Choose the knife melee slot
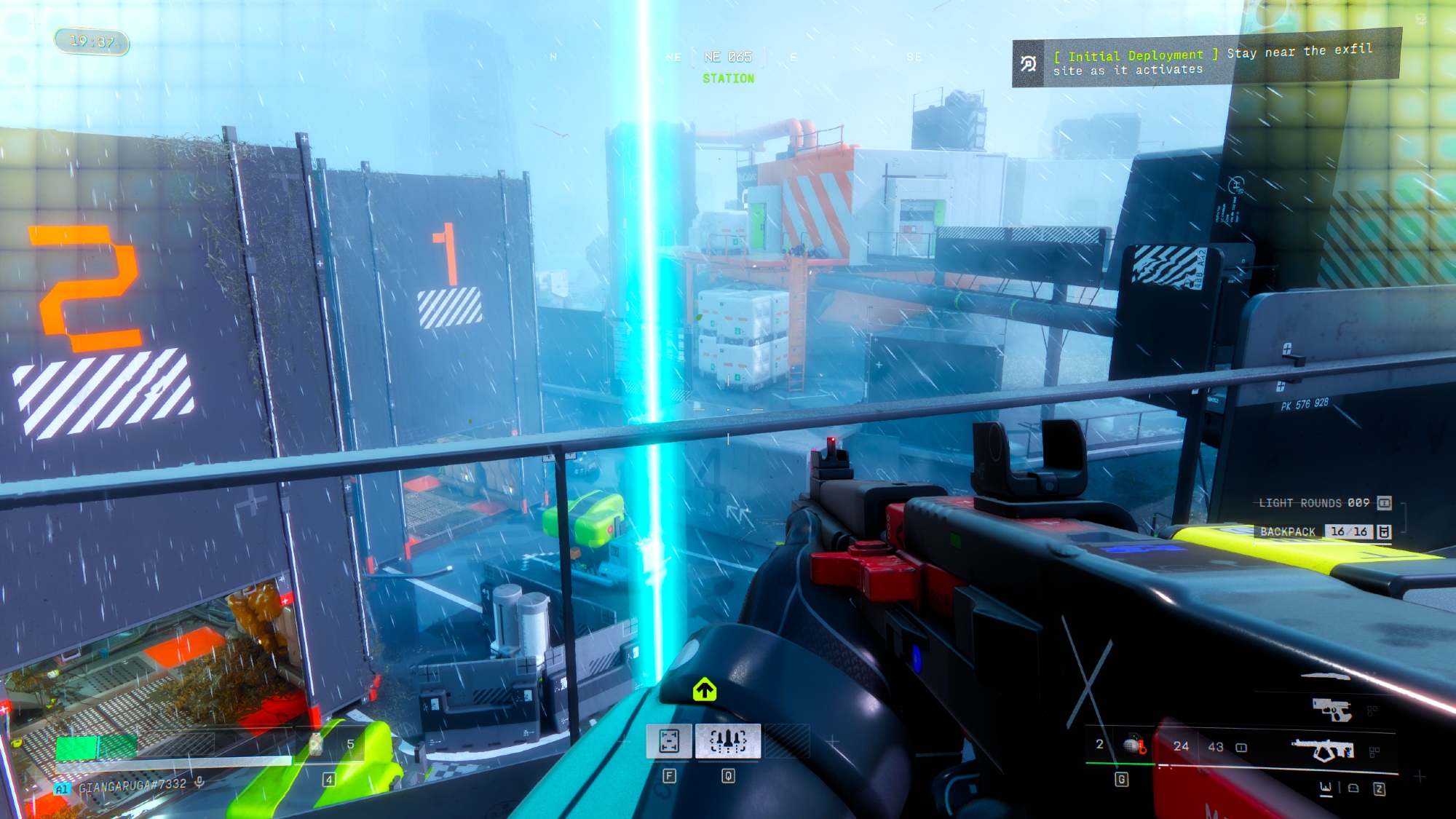Image resolution: width=1456 pixels, height=819 pixels. coord(1325,676)
